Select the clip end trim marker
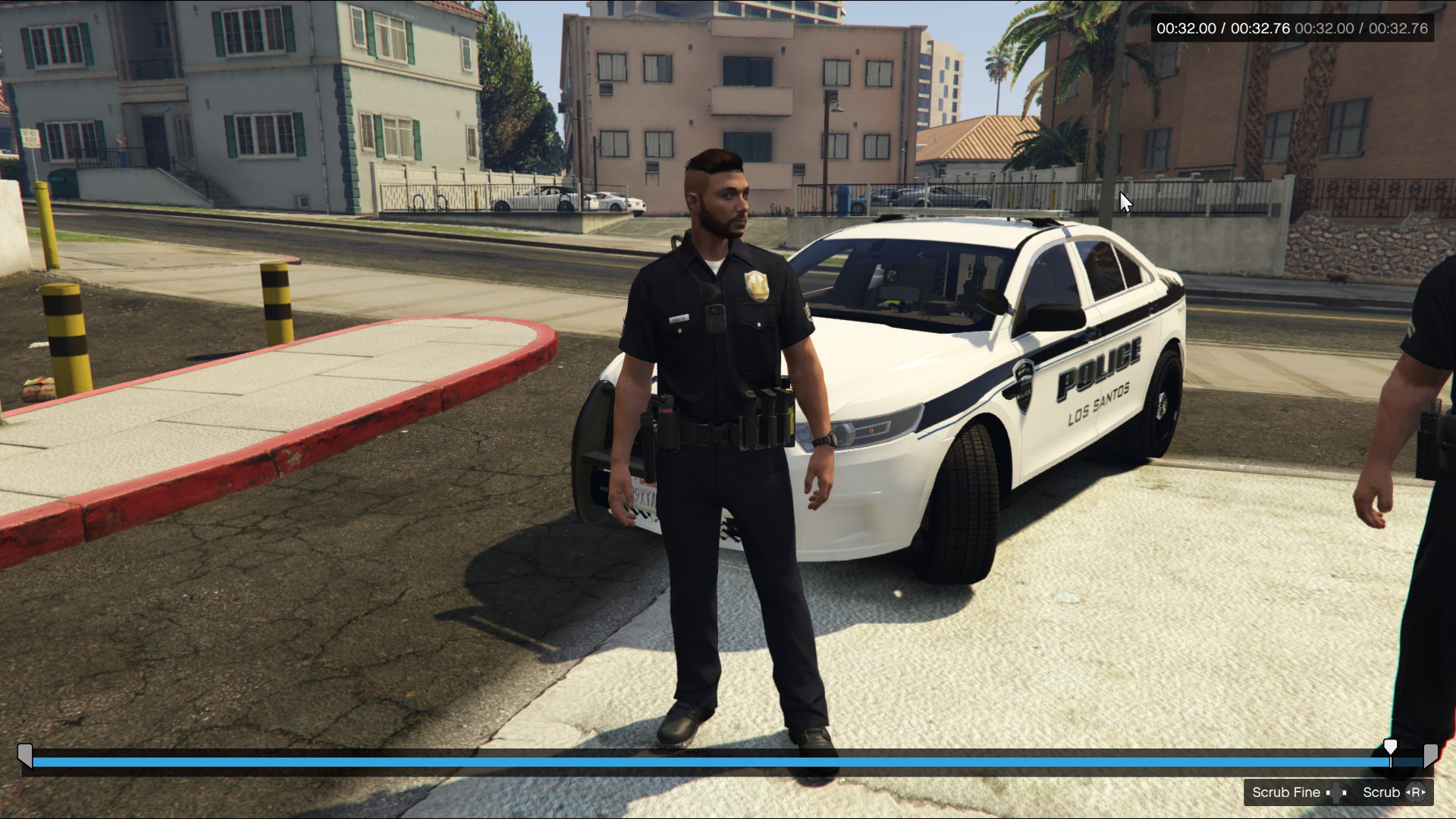 click(x=1430, y=756)
